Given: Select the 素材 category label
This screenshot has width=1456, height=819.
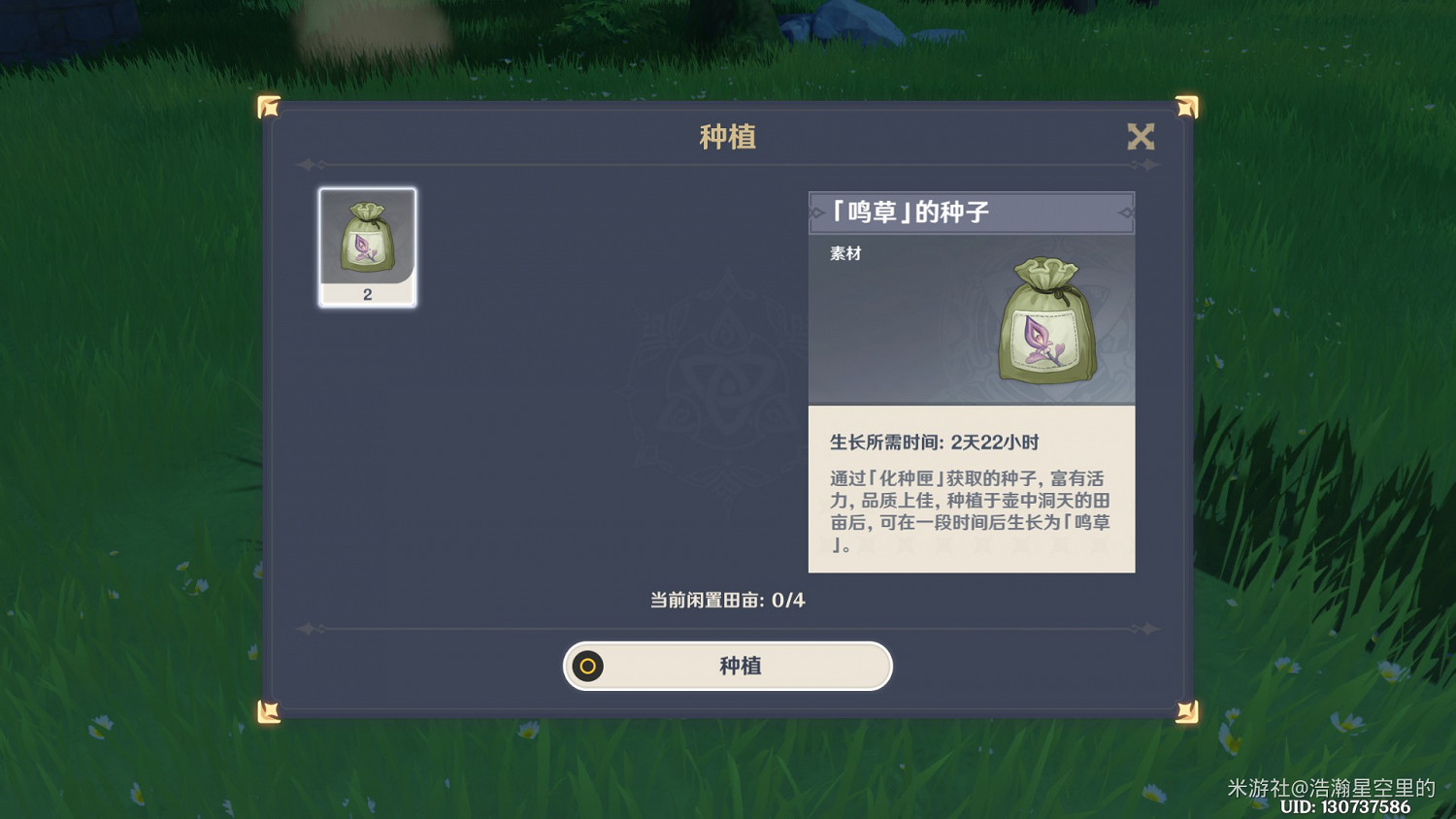Looking at the screenshot, I should pos(844,253).
